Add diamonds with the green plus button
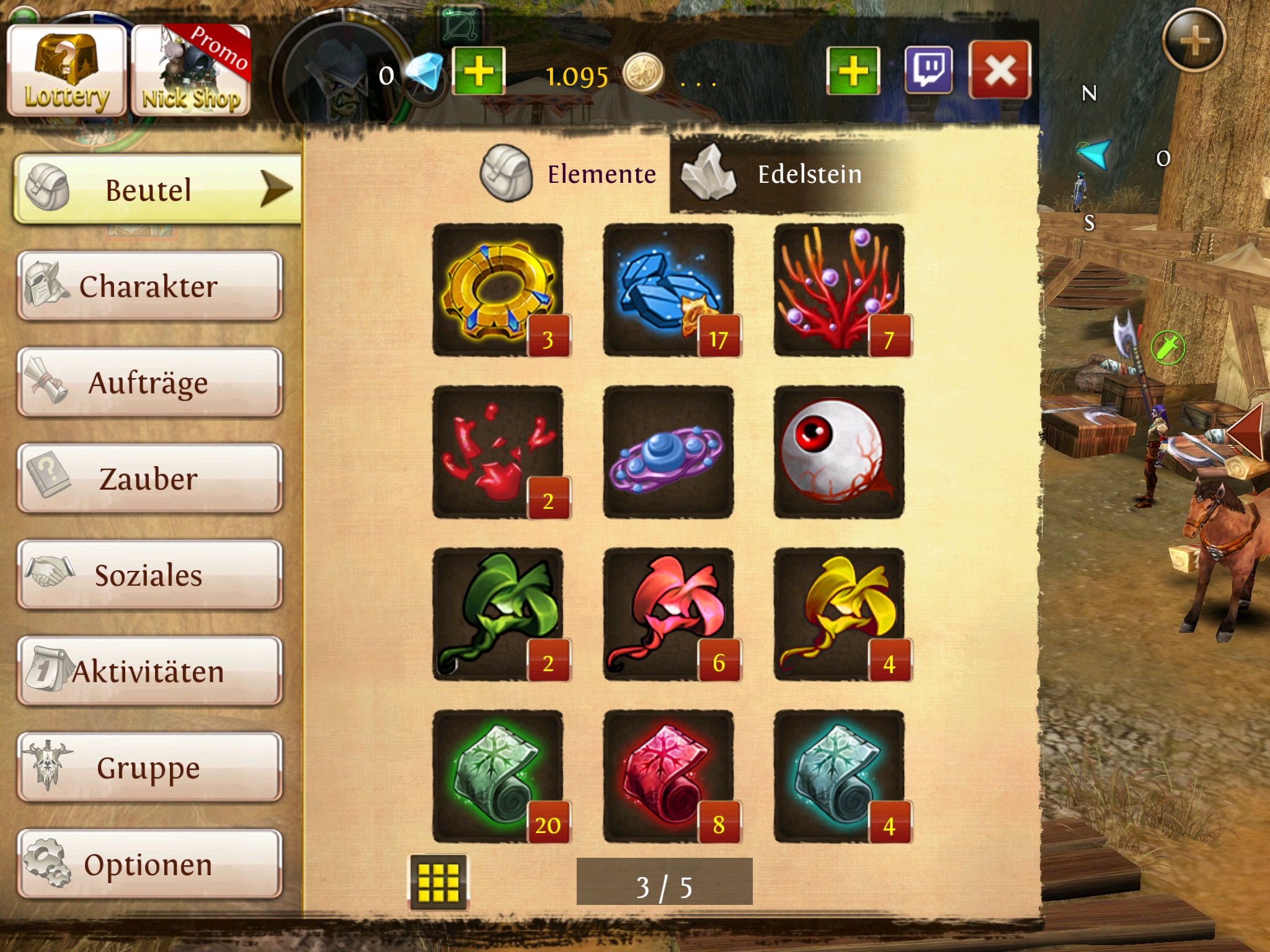 click(x=479, y=71)
